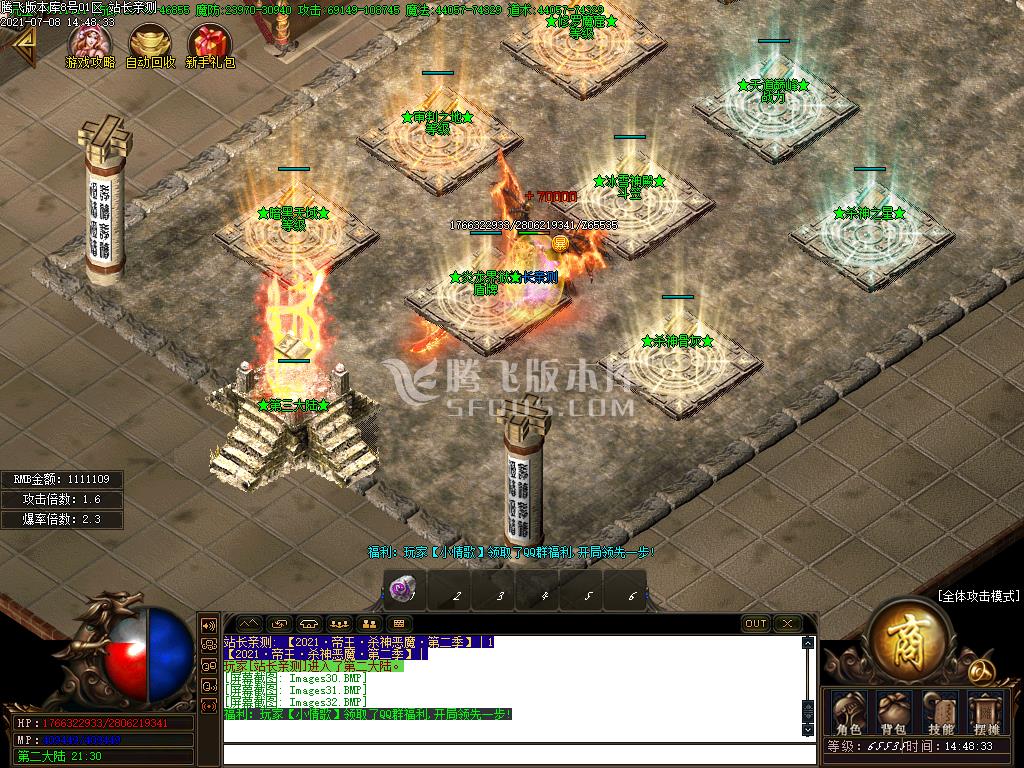Select the mountain-peaks chat channel button

click(x=247, y=624)
